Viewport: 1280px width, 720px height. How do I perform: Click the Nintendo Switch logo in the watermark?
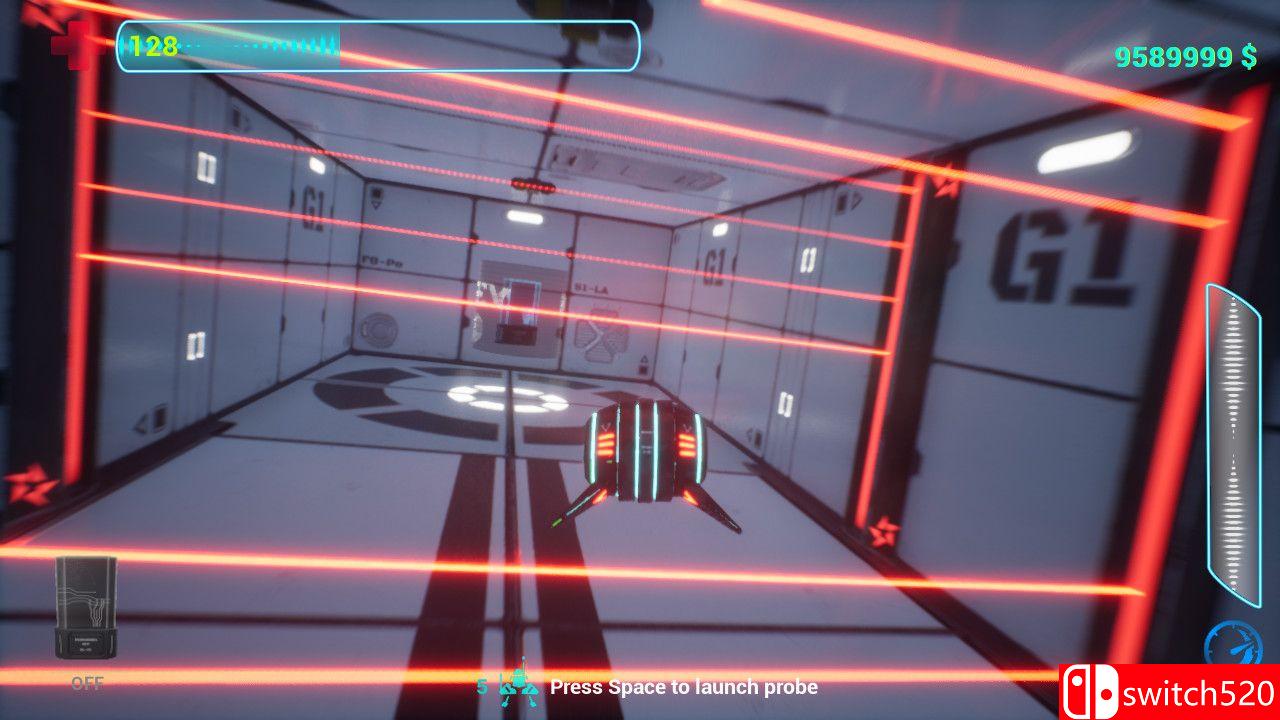tap(1091, 690)
